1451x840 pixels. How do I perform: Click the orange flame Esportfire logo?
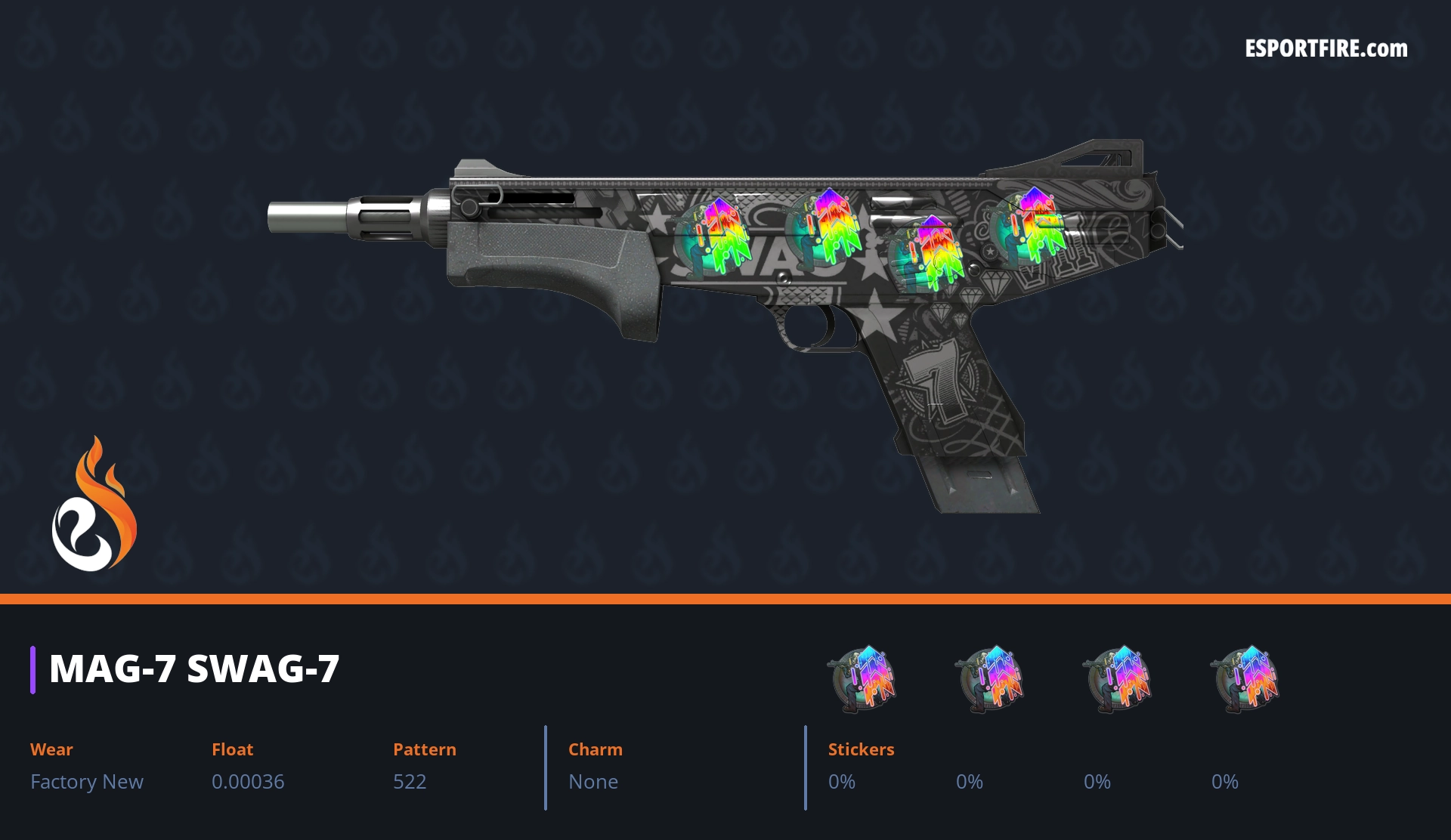94,505
